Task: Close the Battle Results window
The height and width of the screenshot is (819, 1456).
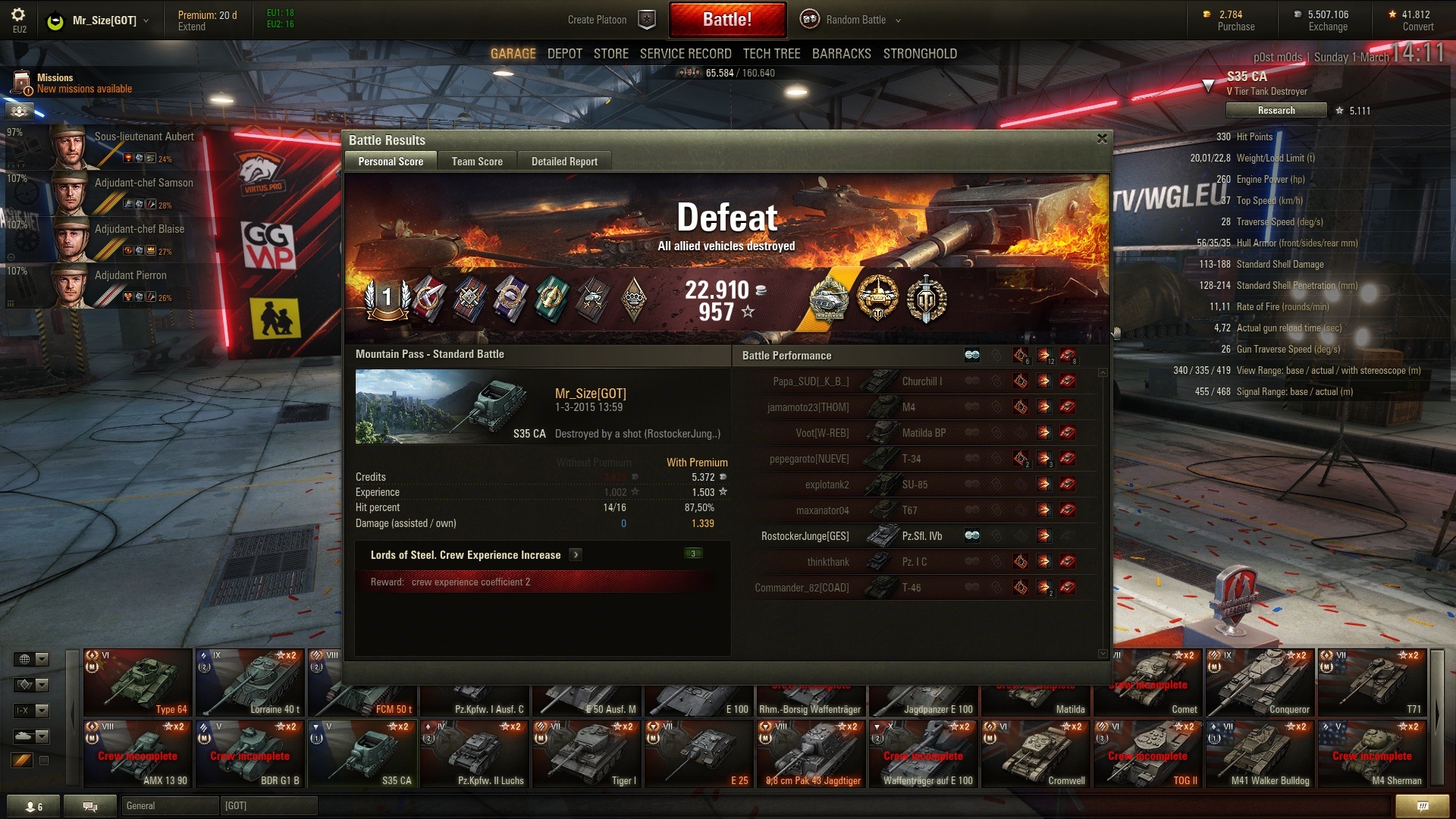Action: click(1102, 139)
